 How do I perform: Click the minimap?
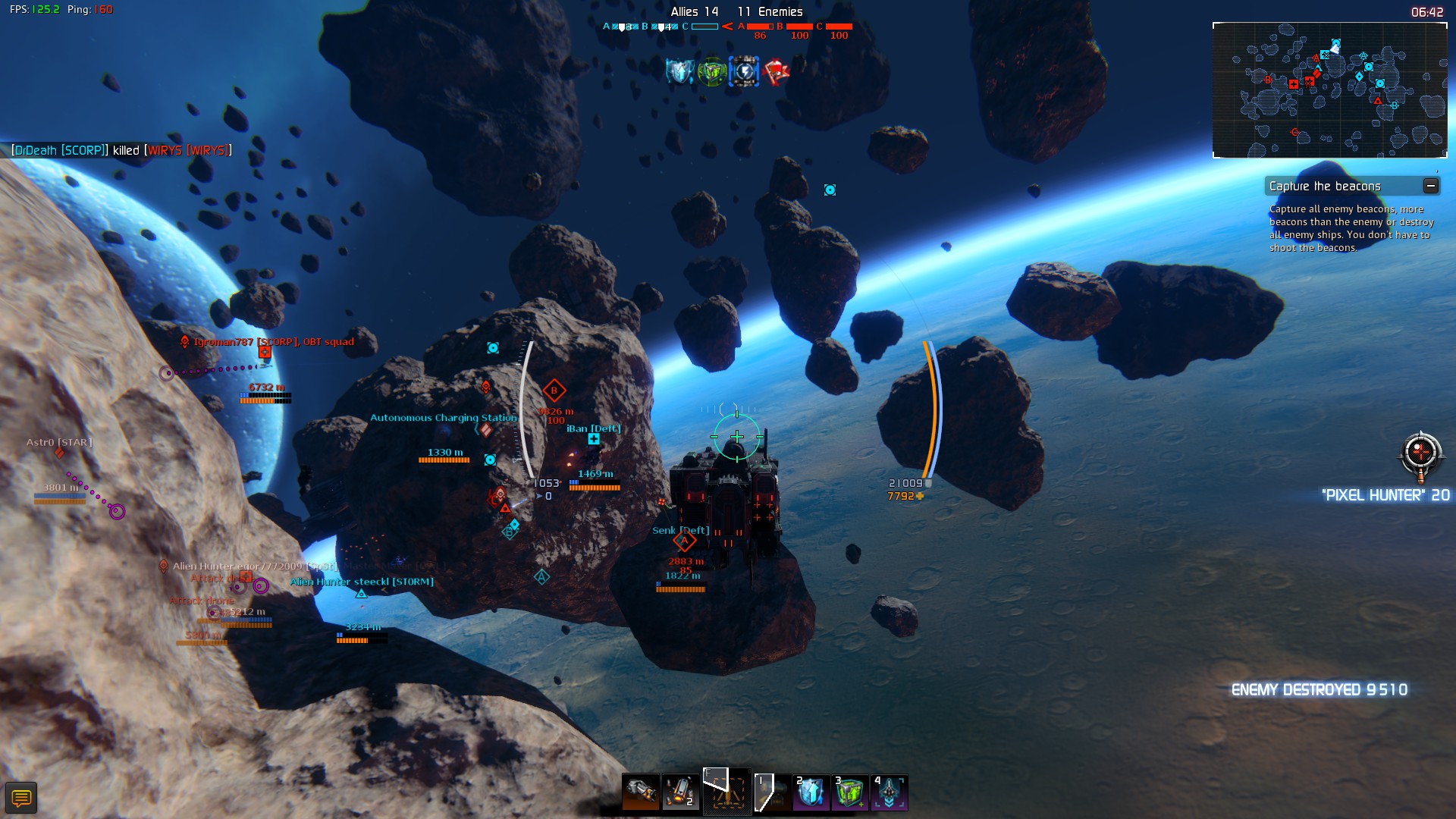[x=1329, y=90]
